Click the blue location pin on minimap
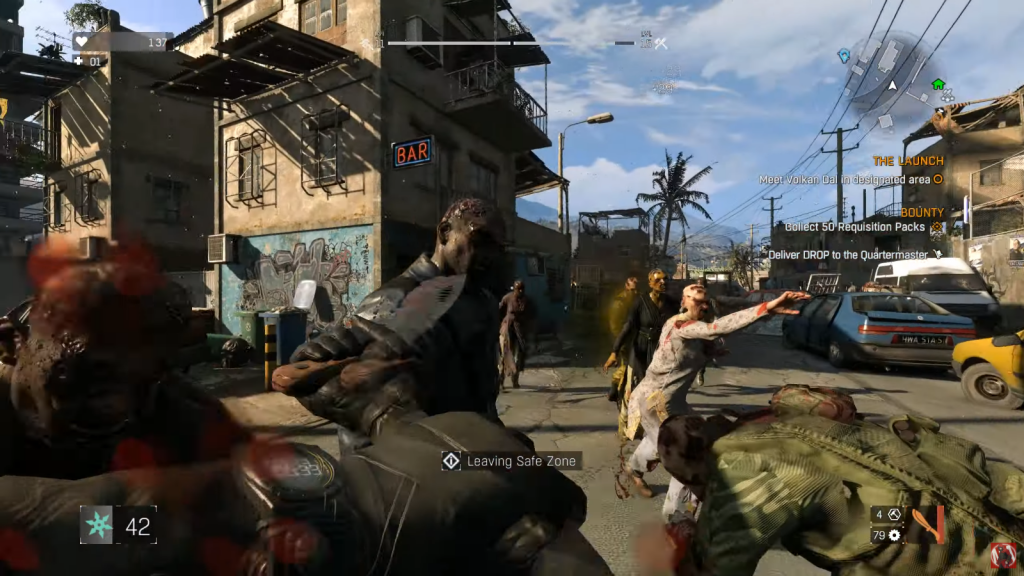 (x=844, y=56)
